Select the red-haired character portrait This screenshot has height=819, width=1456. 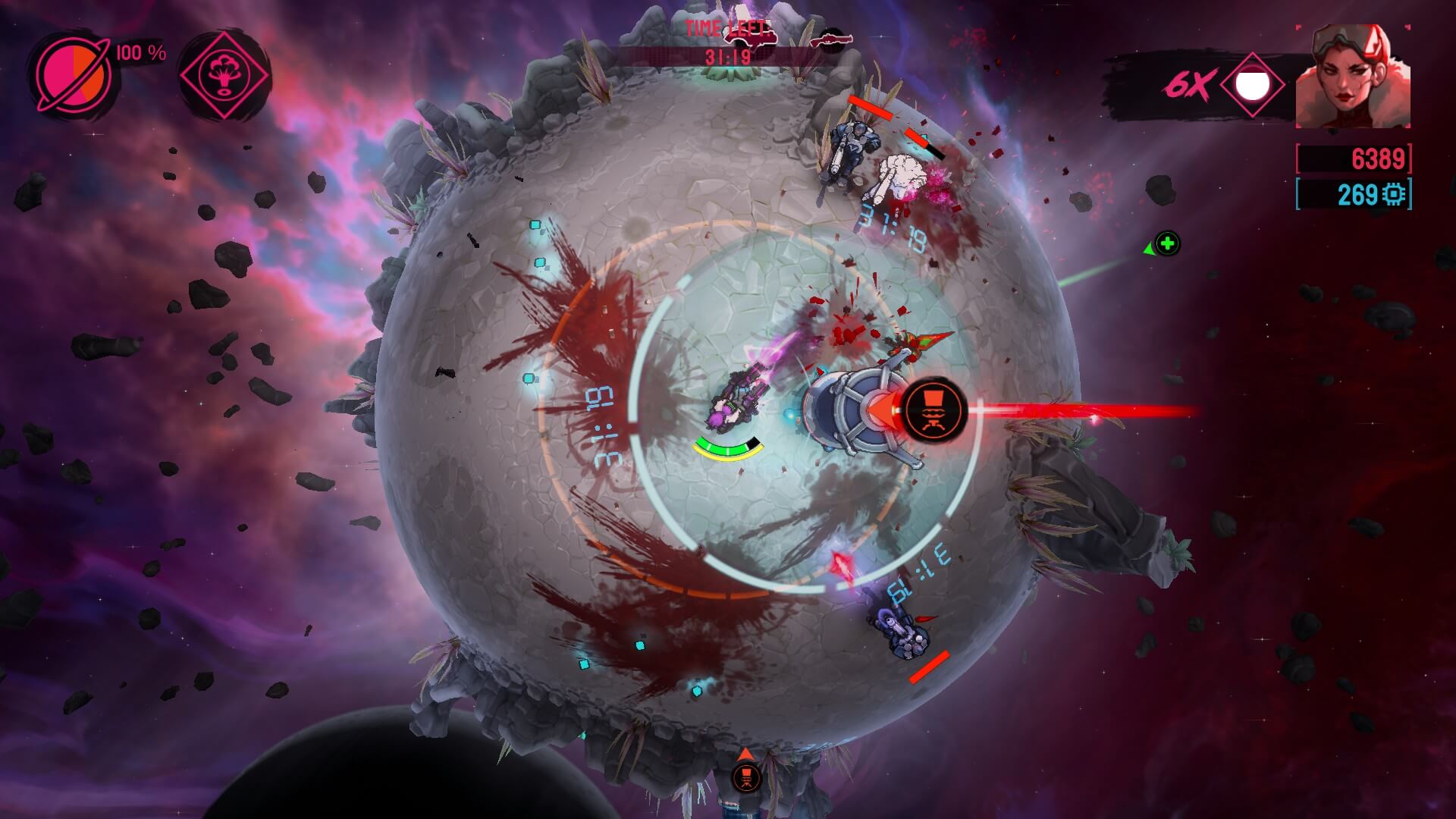tap(1352, 77)
